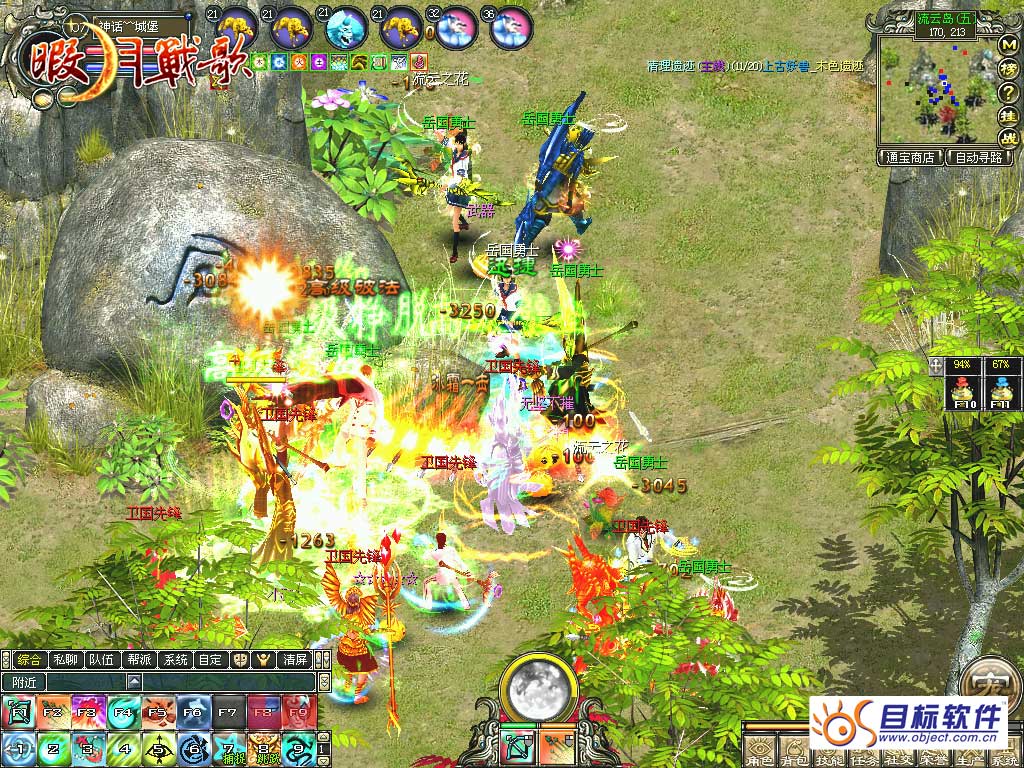This screenshot has width=1024, height=768.
Task: Open the 通宝商店 shop button
Action: tap(910, 157)
